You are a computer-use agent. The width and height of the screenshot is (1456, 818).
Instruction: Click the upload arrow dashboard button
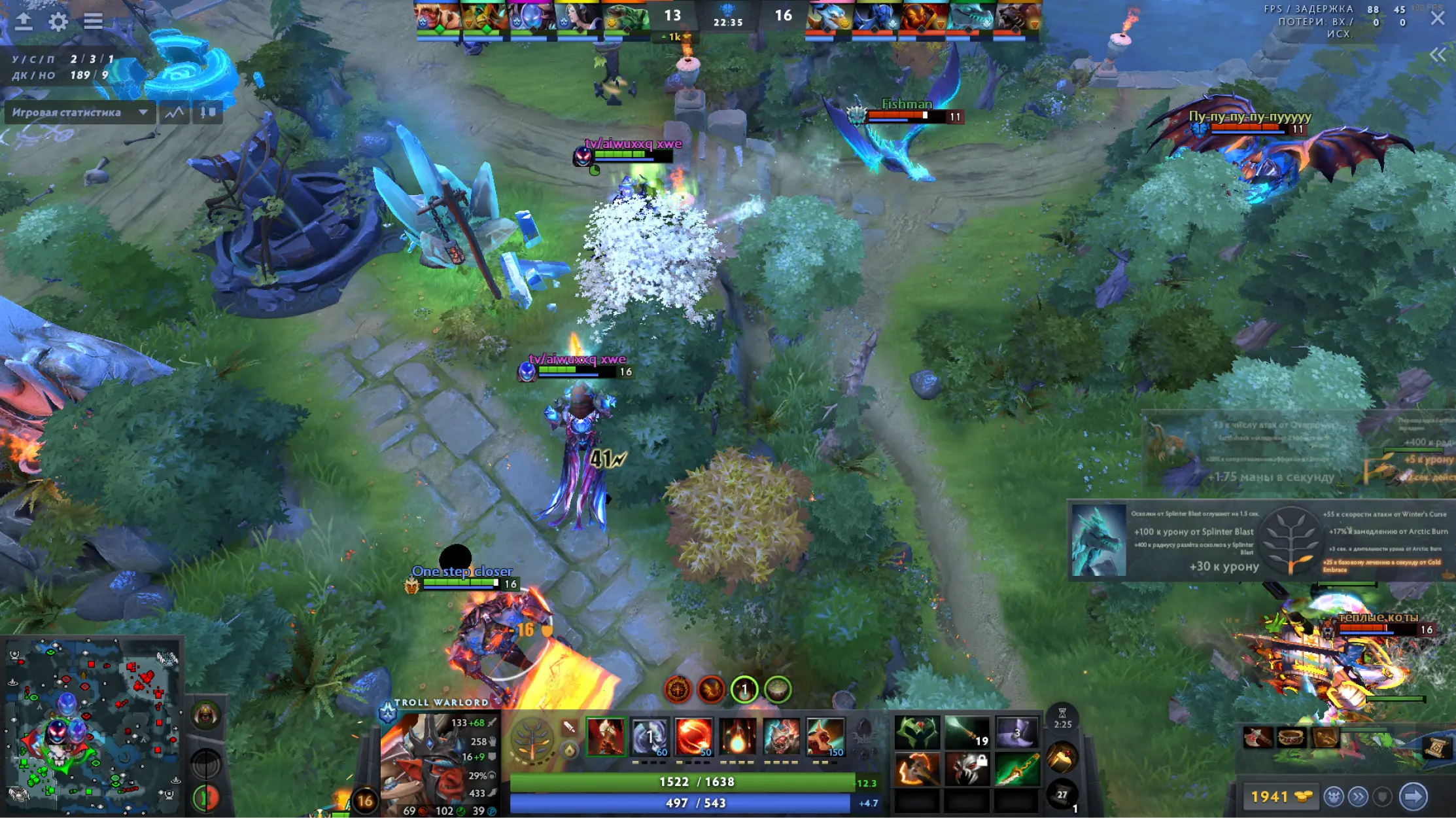[x=24, y=22]
